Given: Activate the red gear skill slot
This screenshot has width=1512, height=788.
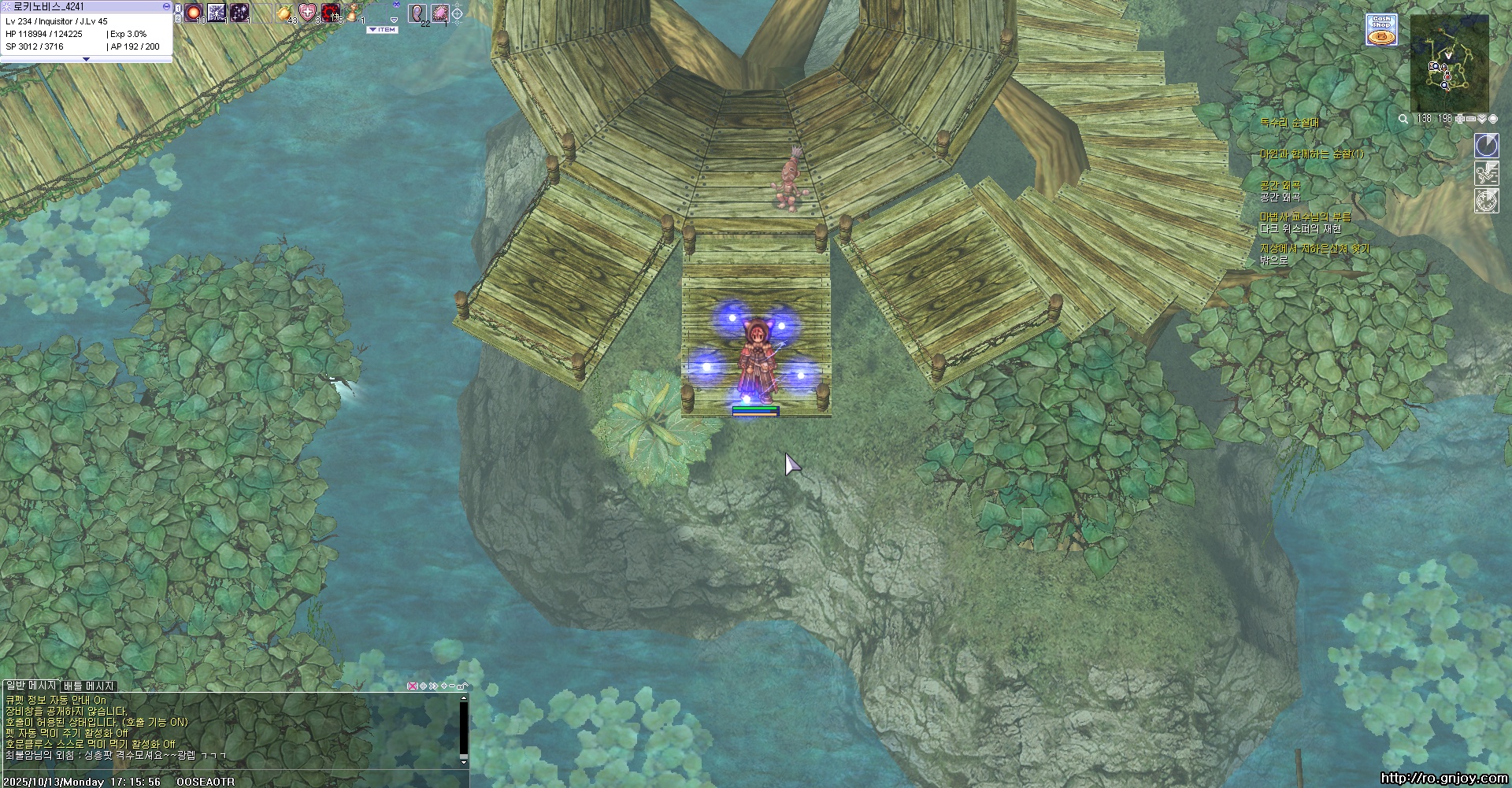Looking at the screenshot, I should click(x=331, y=13).
